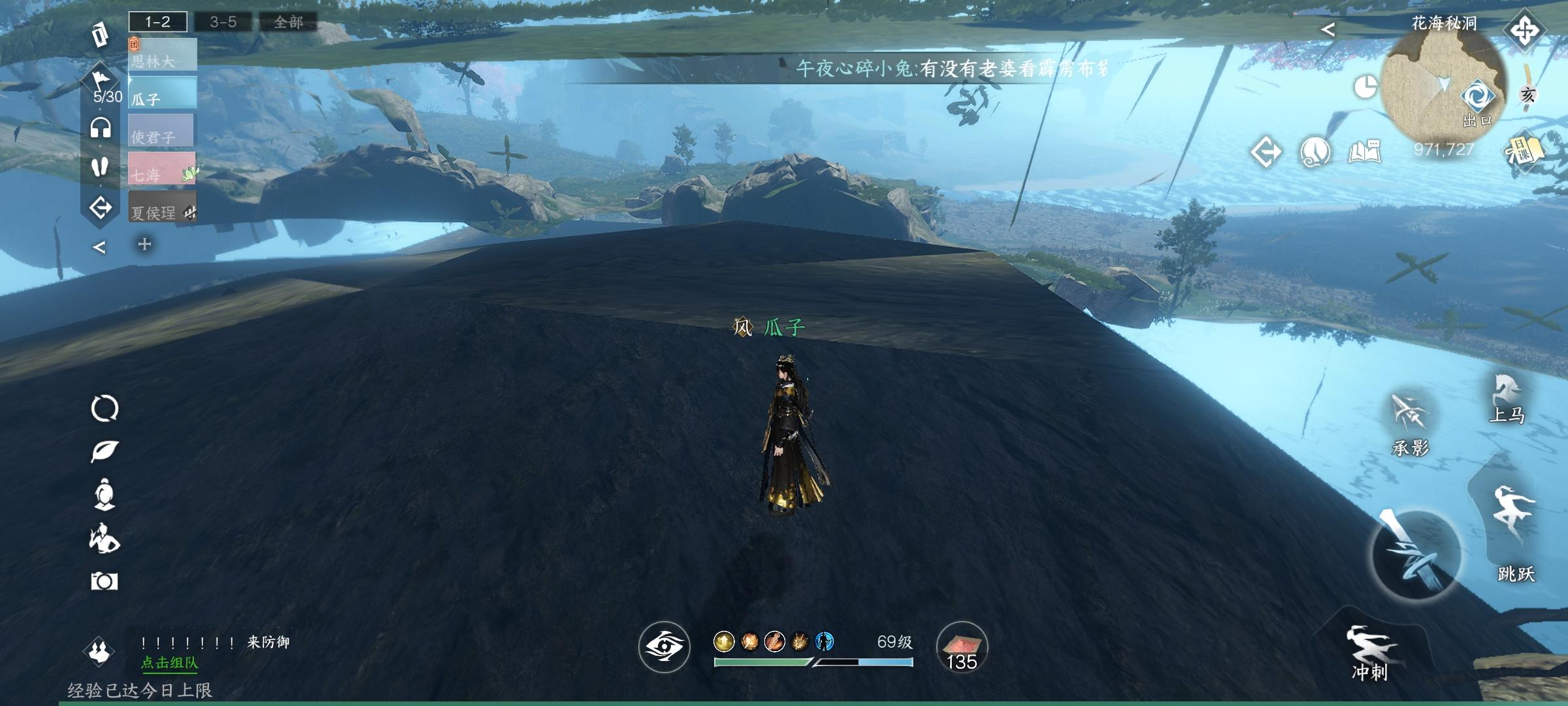Switch to the 3-5 team tab
Image resolution: width=1568 pixels, height=706 pixels.
[x=223, y=22]
